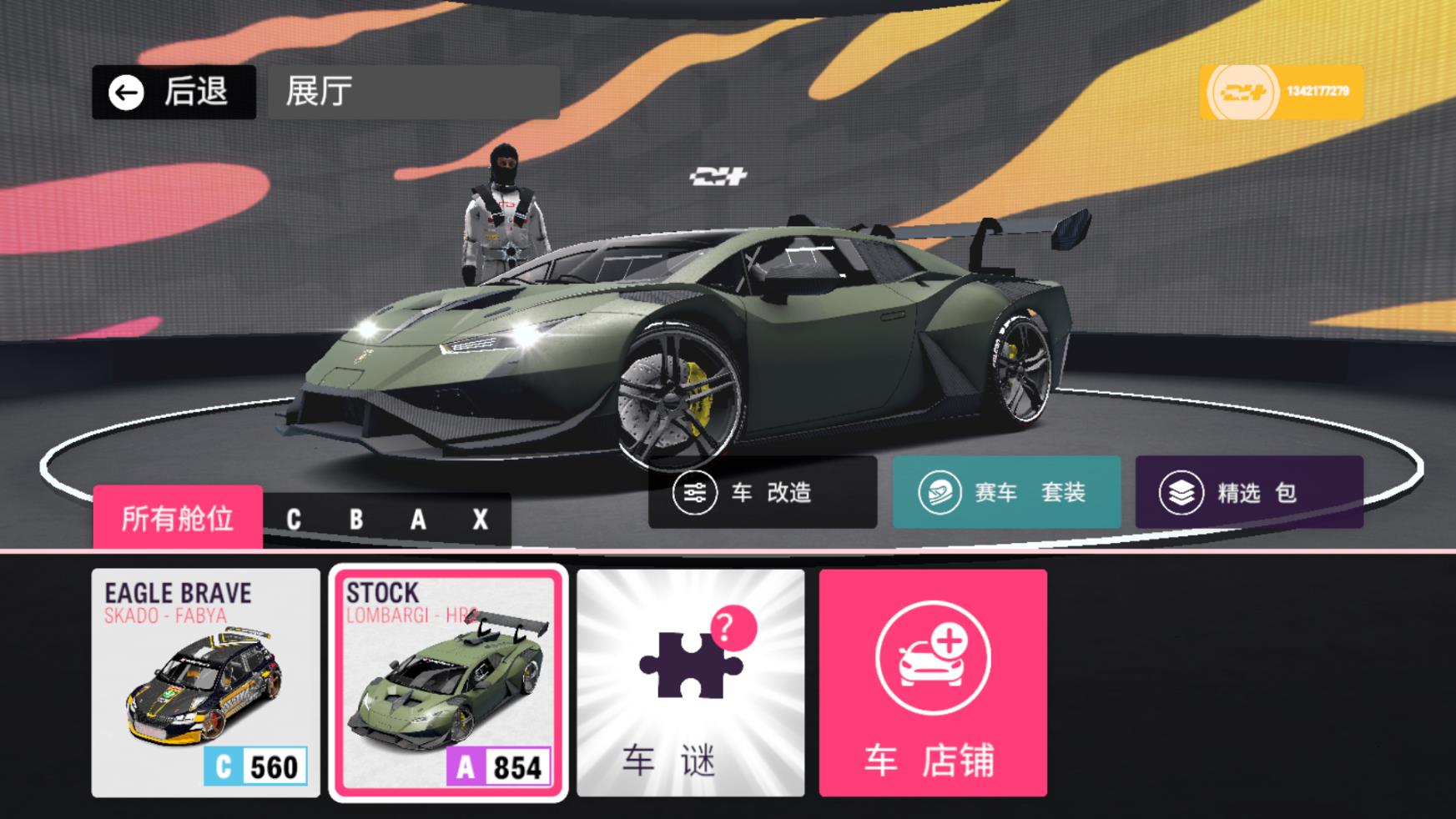Image resolution: width=1456 pixels, height=819 pixels.
Task: Click the back arrow icon next to 后退
Action: tap(124, 91)
